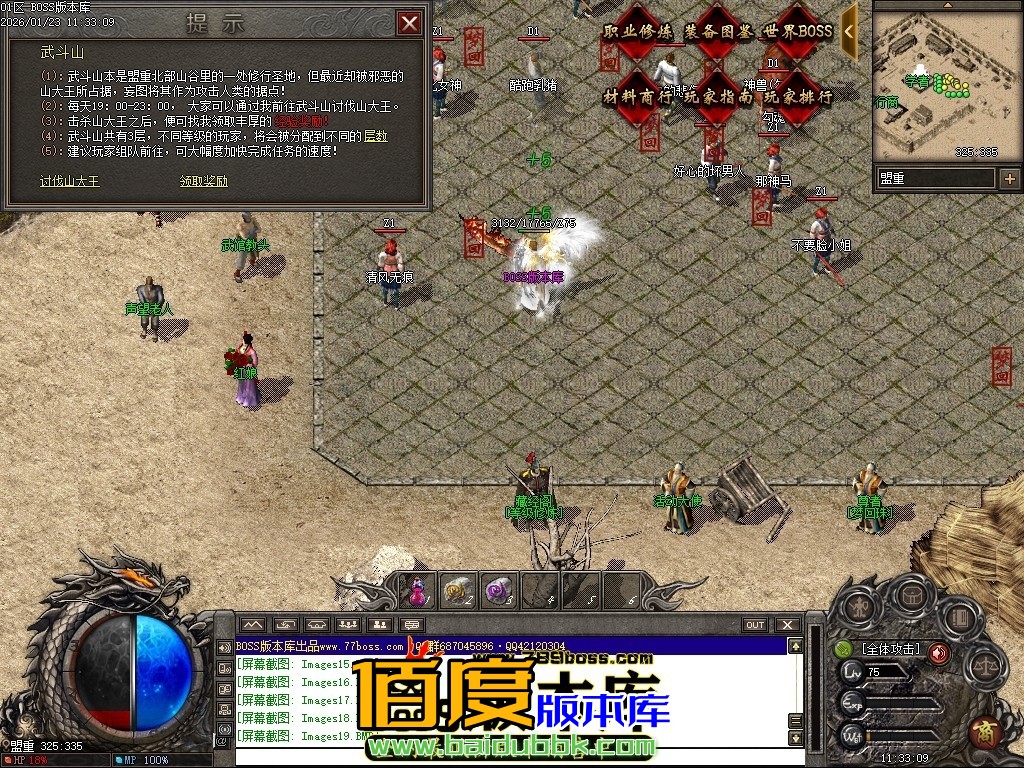Screen dimensions: 1024x768
Task: Open the shop with the round 商 button
Action: pos(986,731)
